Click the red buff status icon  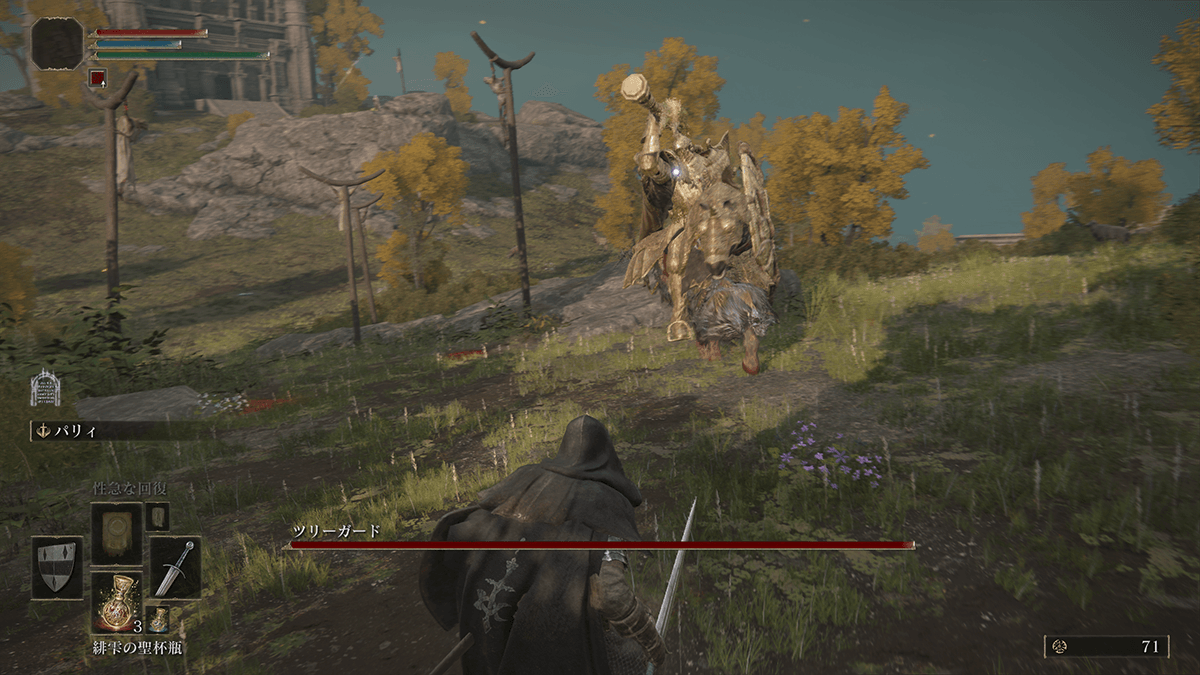pyautogui.click(x=97, y=77)
